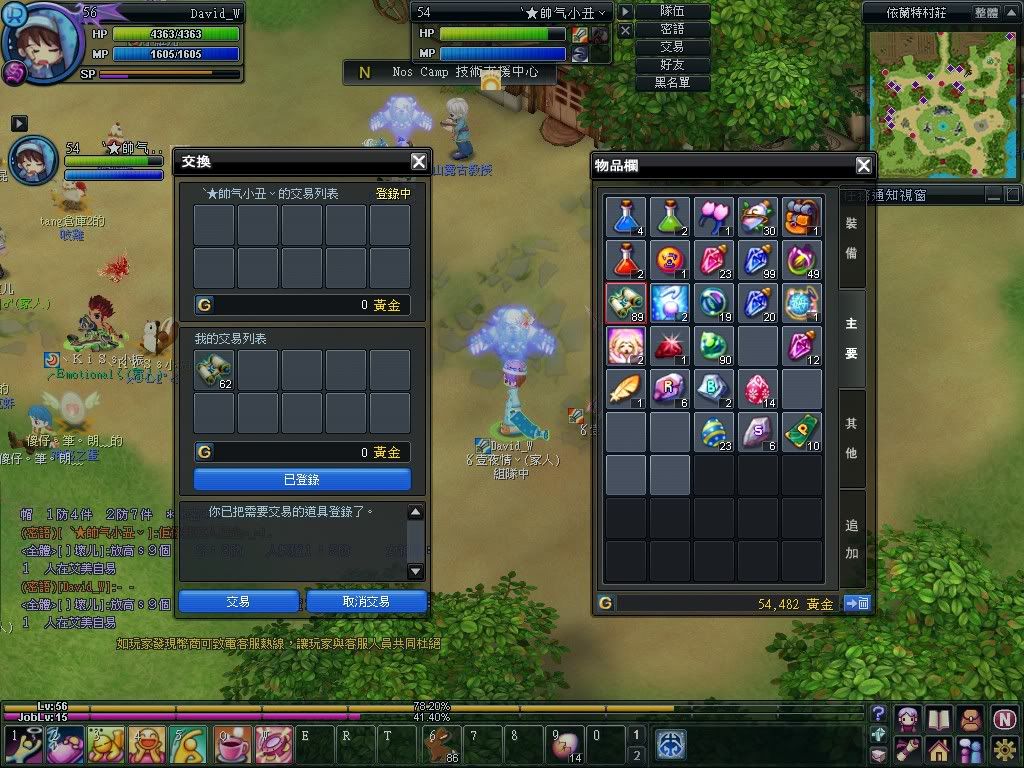Close the 交換 trade window
1024x768 pixels.
coord(419,162)
